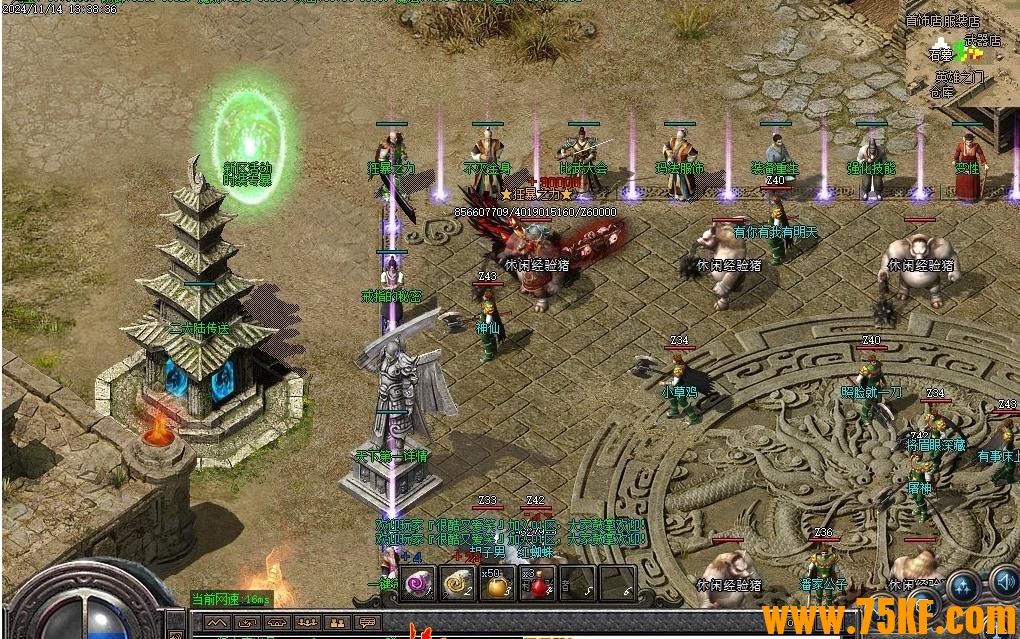Click the round blue star button
The width and height of the screenshot is (1020, 639).
pos(964,587)
